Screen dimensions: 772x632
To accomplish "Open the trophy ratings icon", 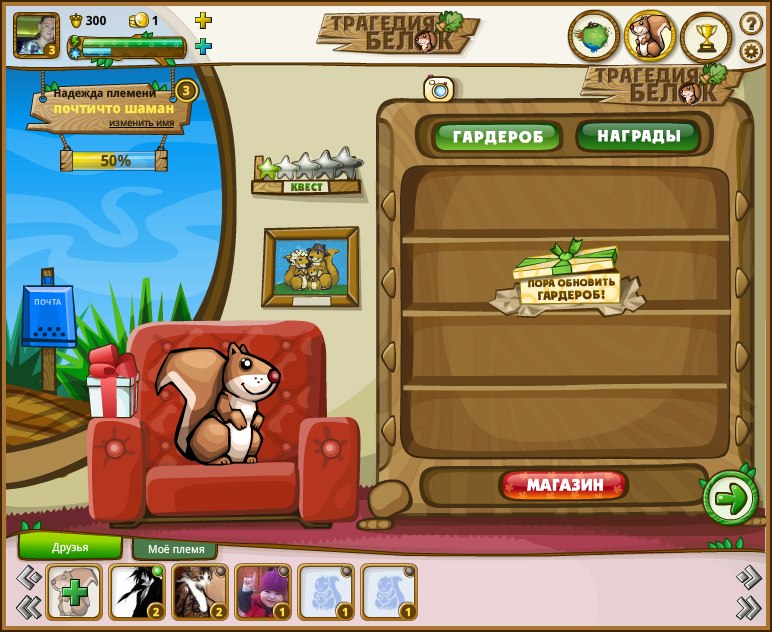I will (706, 37).
